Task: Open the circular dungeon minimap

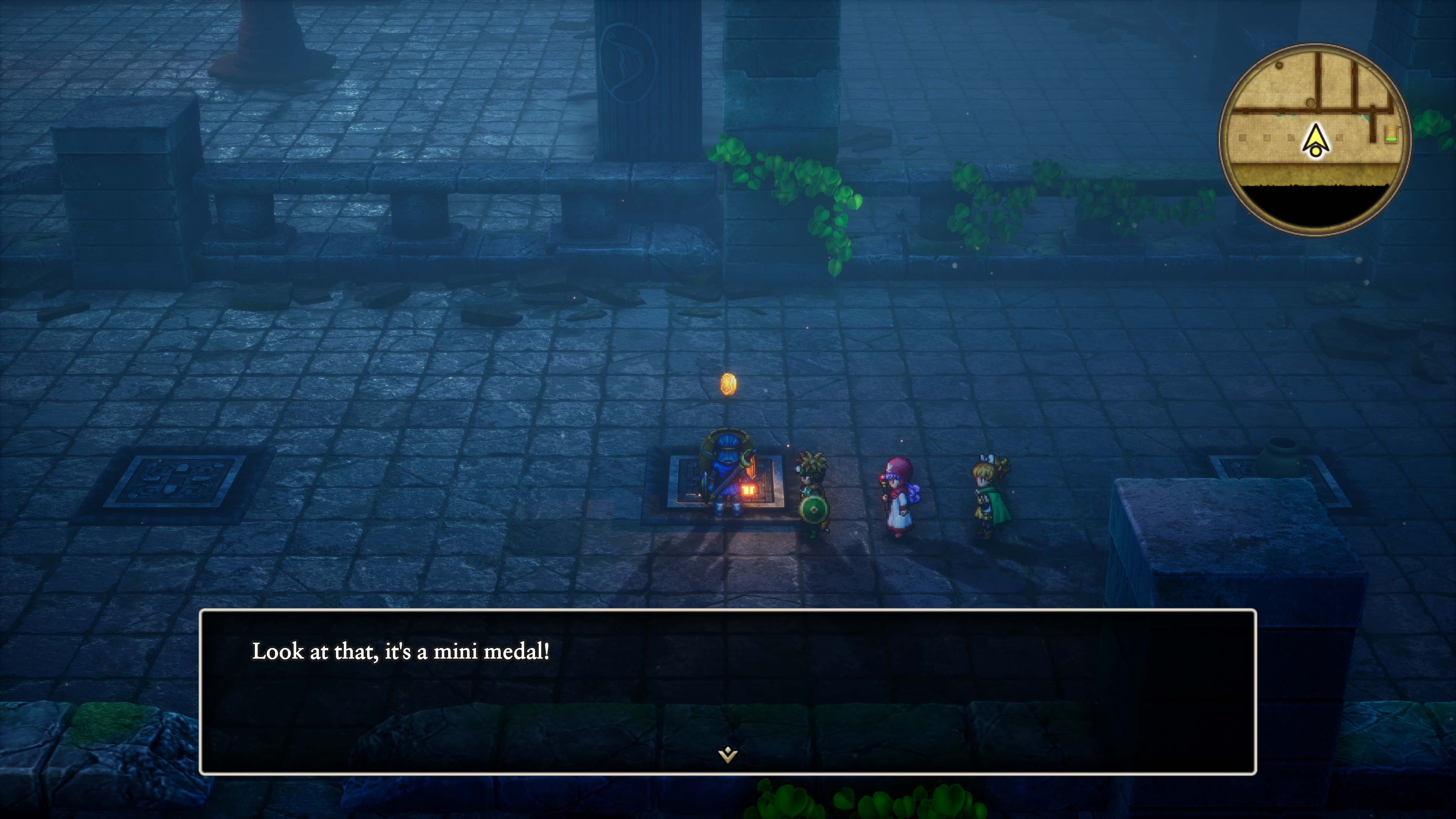Action: (1315, 139)
